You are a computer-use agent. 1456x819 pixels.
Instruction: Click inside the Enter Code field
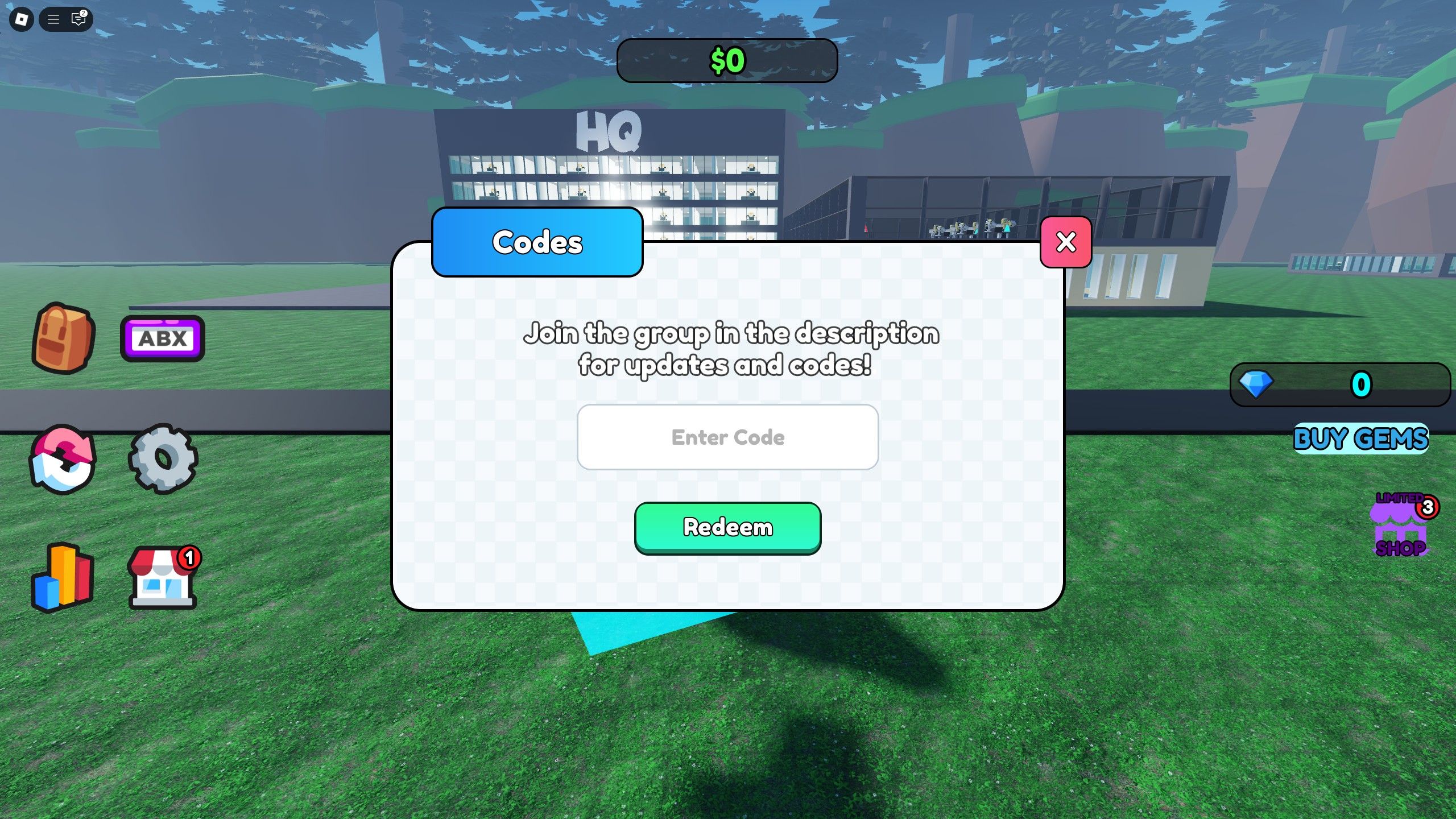[728, 437]
